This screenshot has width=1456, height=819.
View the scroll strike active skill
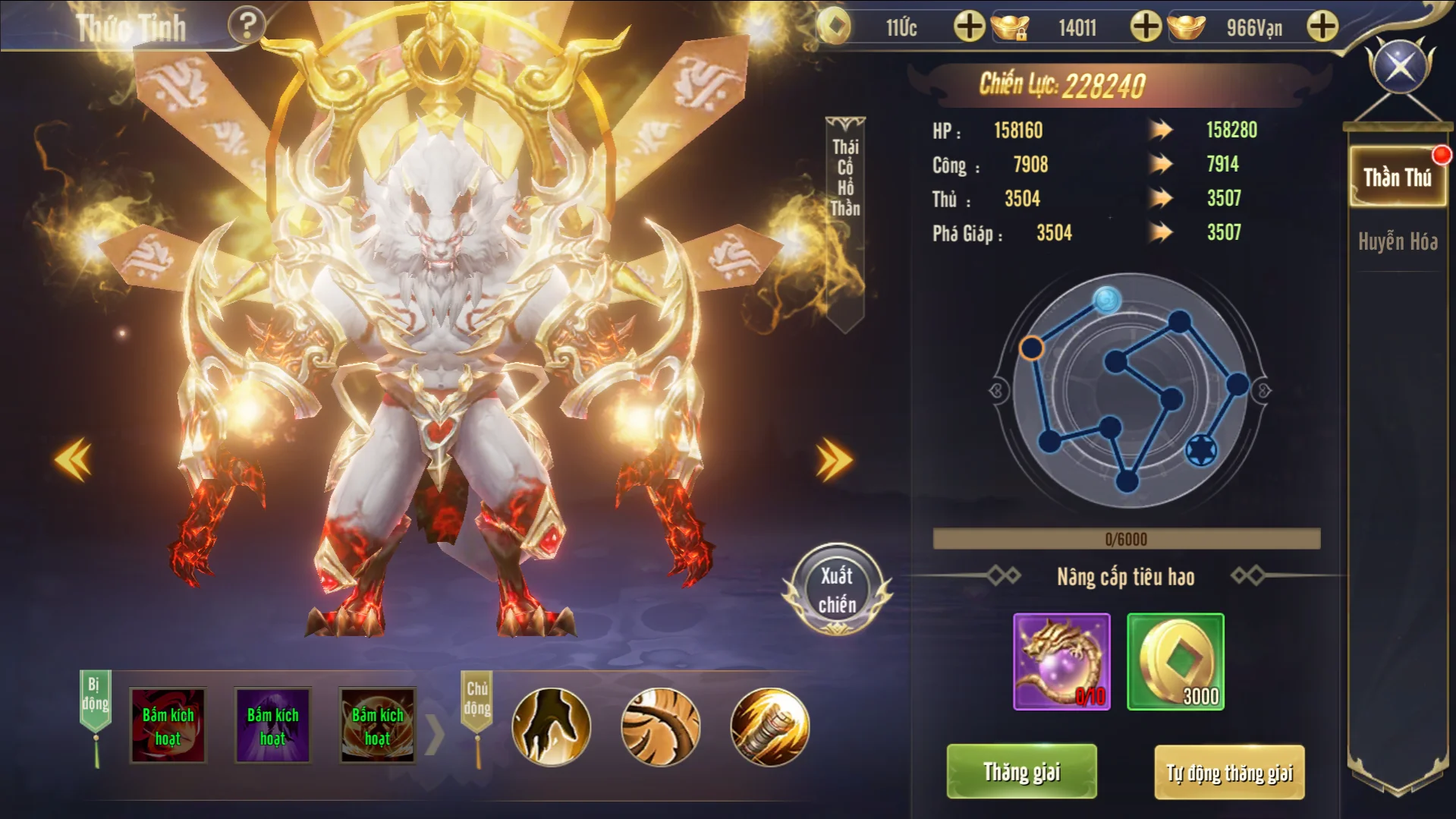[x=769, y=726]
